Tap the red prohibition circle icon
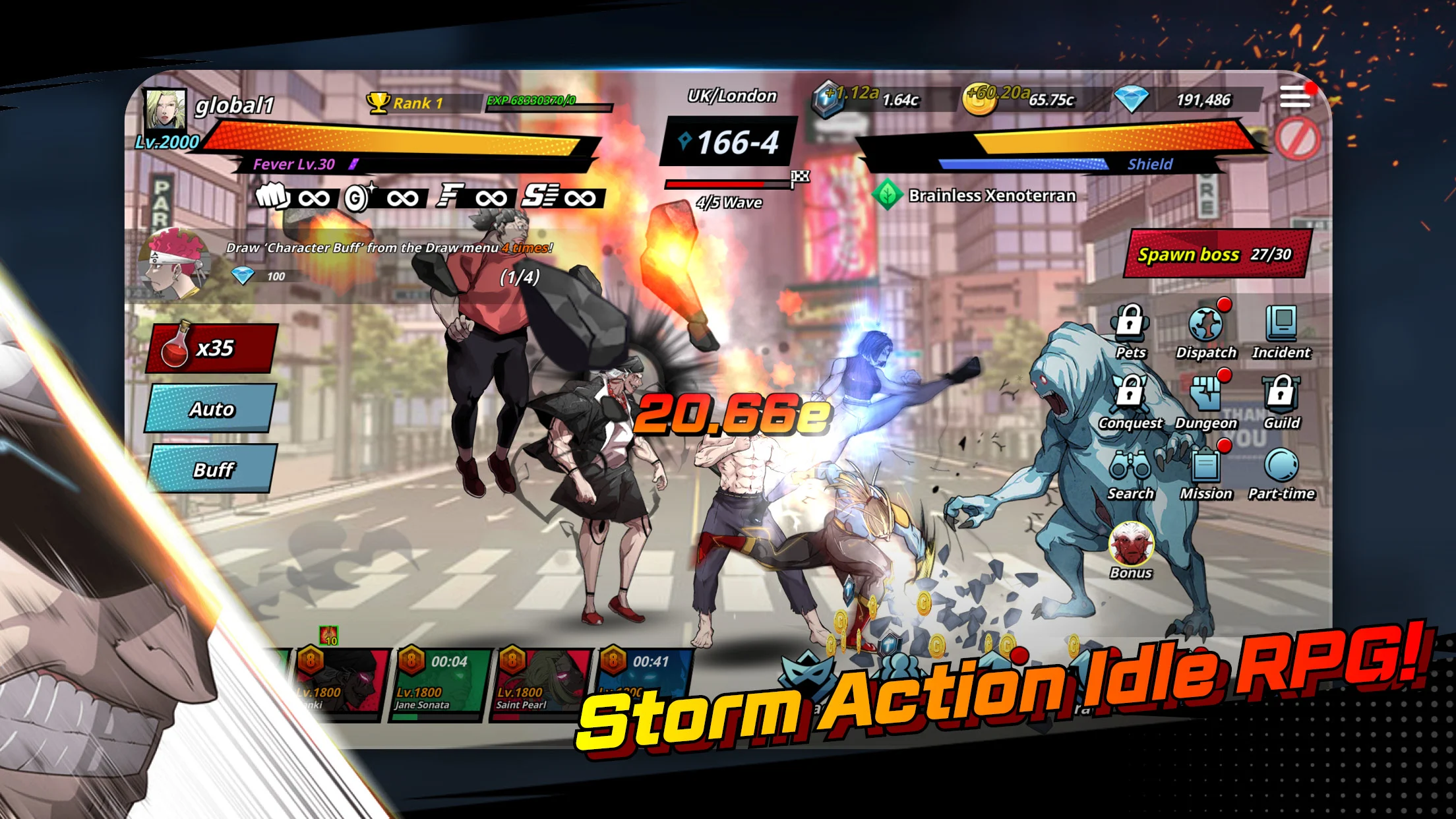1456x819 pixels. coord(1297,139)
